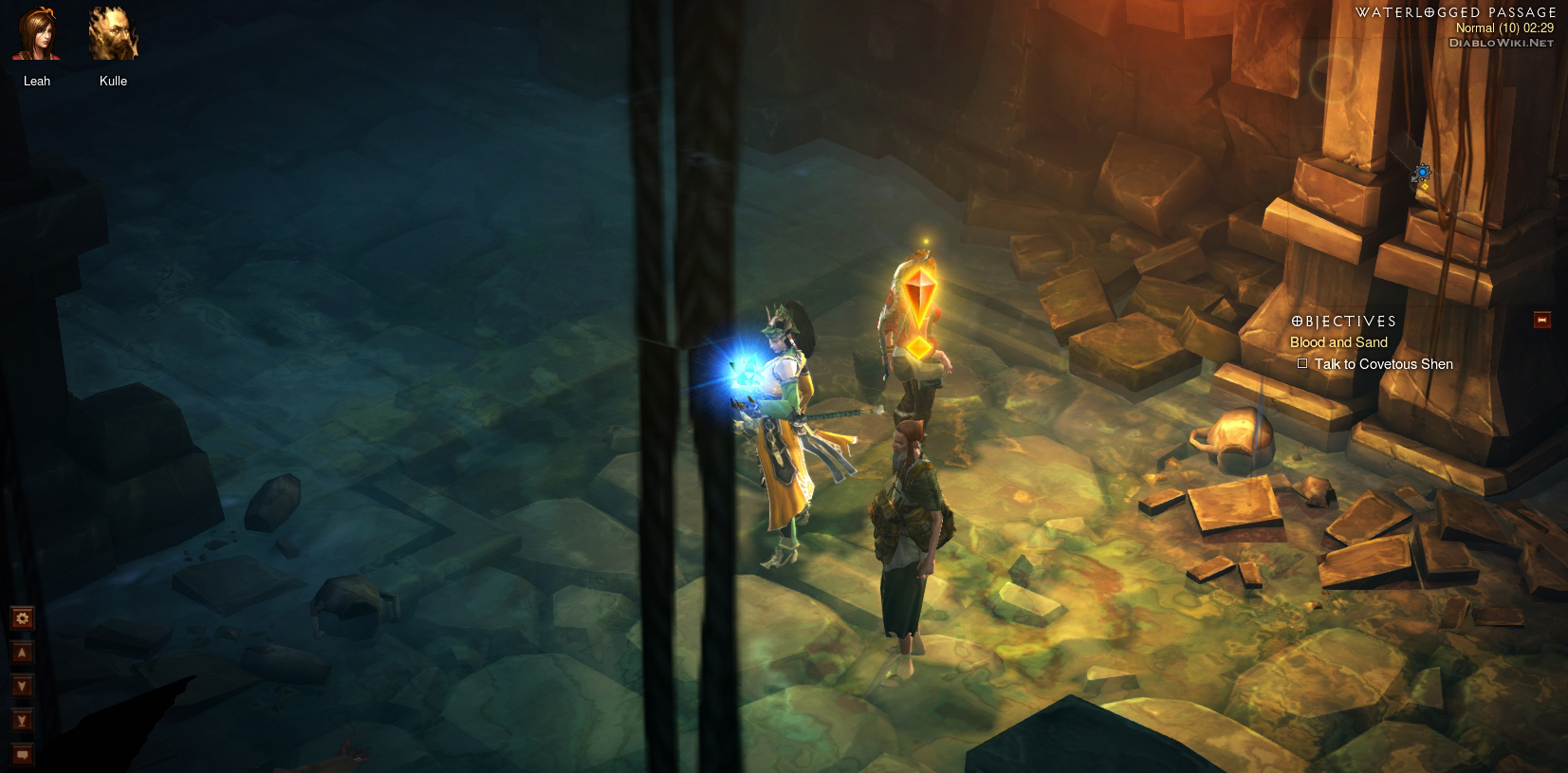The image size is (1568, 773).
Task: Collapse the Objectives tracker panel
Action: [1541, 321]
